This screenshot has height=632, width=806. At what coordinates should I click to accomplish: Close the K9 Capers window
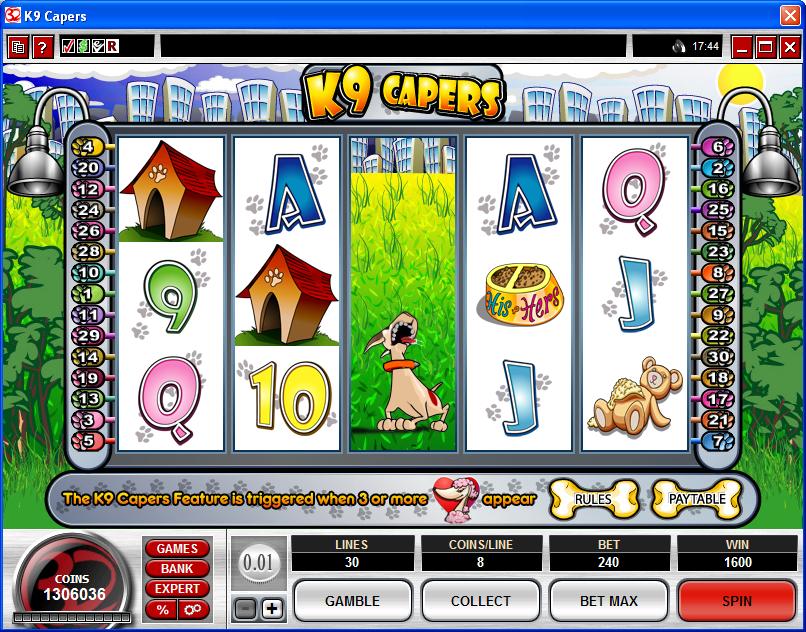point(790,16)
